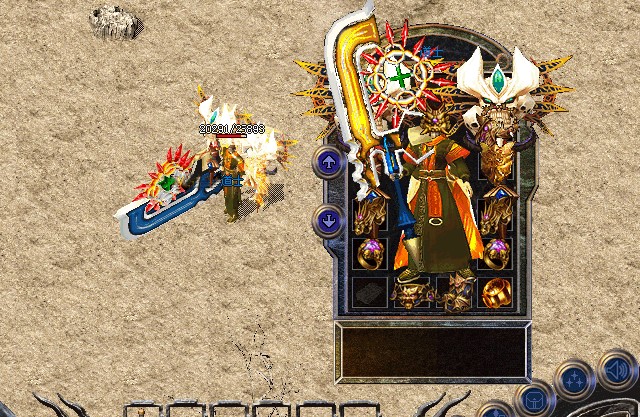Viewport: 640px width, 417px height.
Task: Click the down arrow button on equipment panel
Action: [329, 220]
